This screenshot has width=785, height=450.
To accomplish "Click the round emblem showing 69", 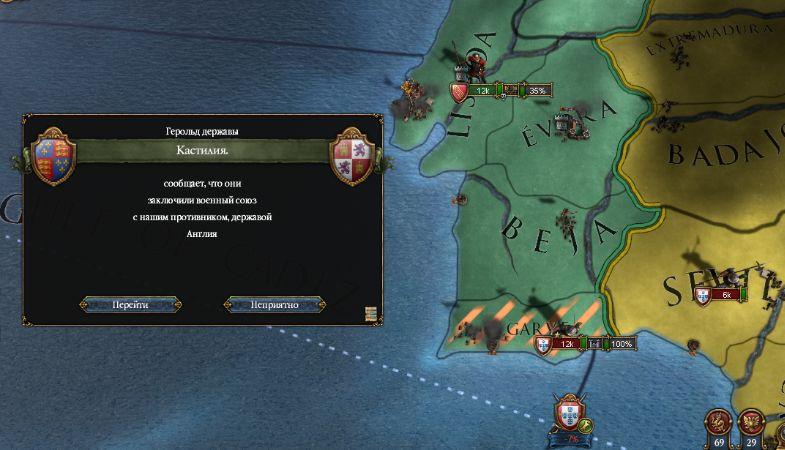I will tap(718, 421).
